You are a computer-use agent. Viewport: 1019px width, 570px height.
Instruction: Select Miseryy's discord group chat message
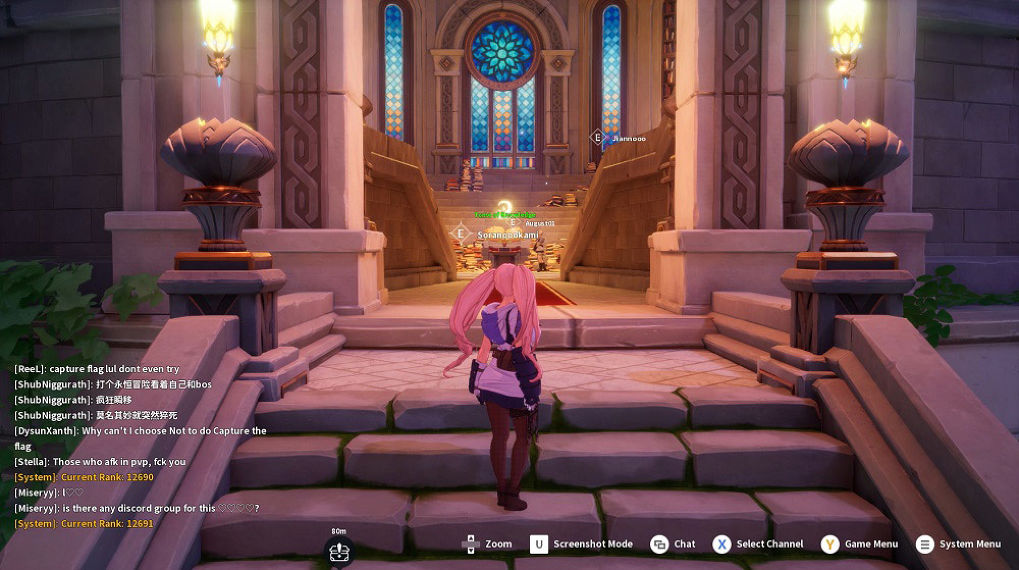pyautogui.click(x=137, y=508)
